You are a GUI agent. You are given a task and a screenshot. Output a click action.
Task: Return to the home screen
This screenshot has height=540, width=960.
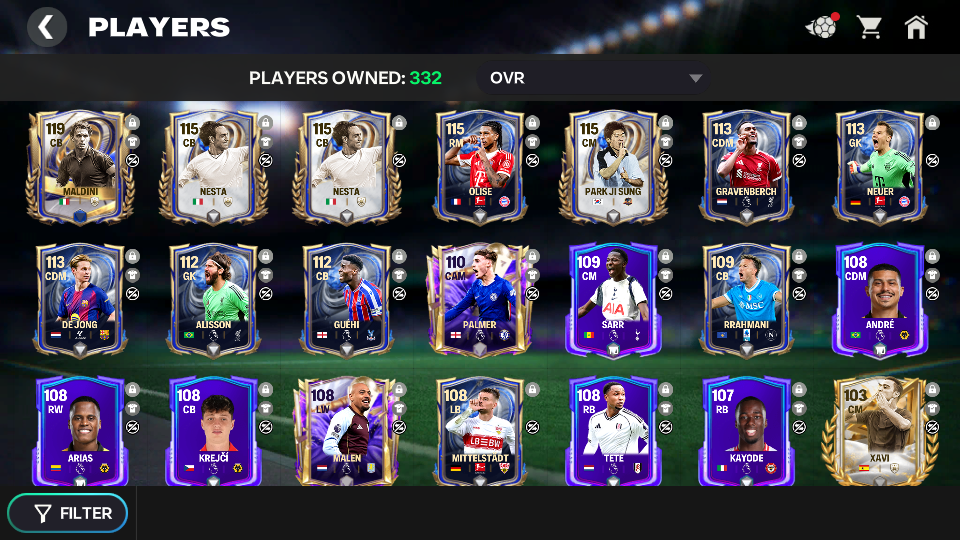916,27
